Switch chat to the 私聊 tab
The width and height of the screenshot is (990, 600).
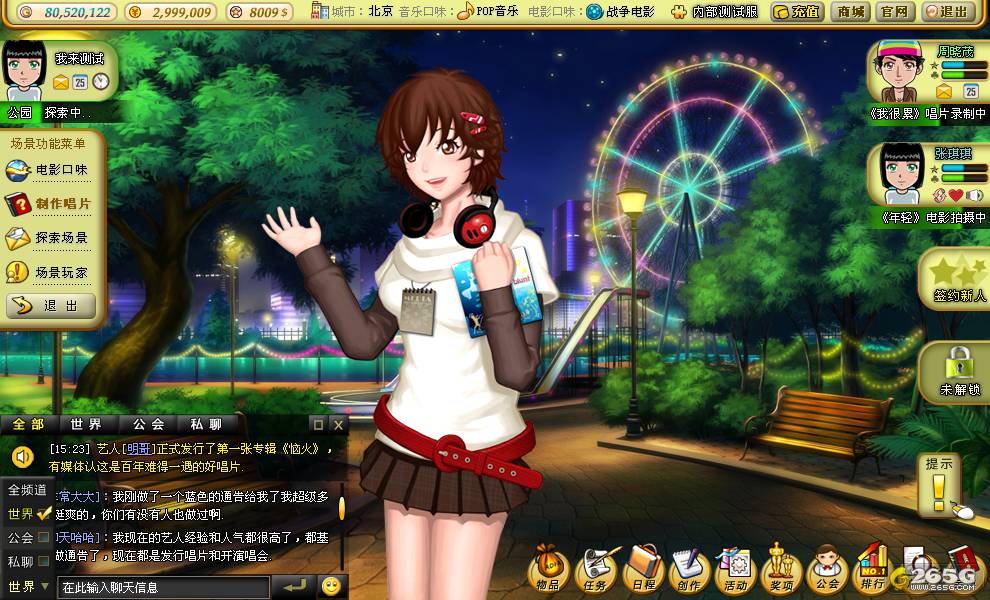(206, 424)
